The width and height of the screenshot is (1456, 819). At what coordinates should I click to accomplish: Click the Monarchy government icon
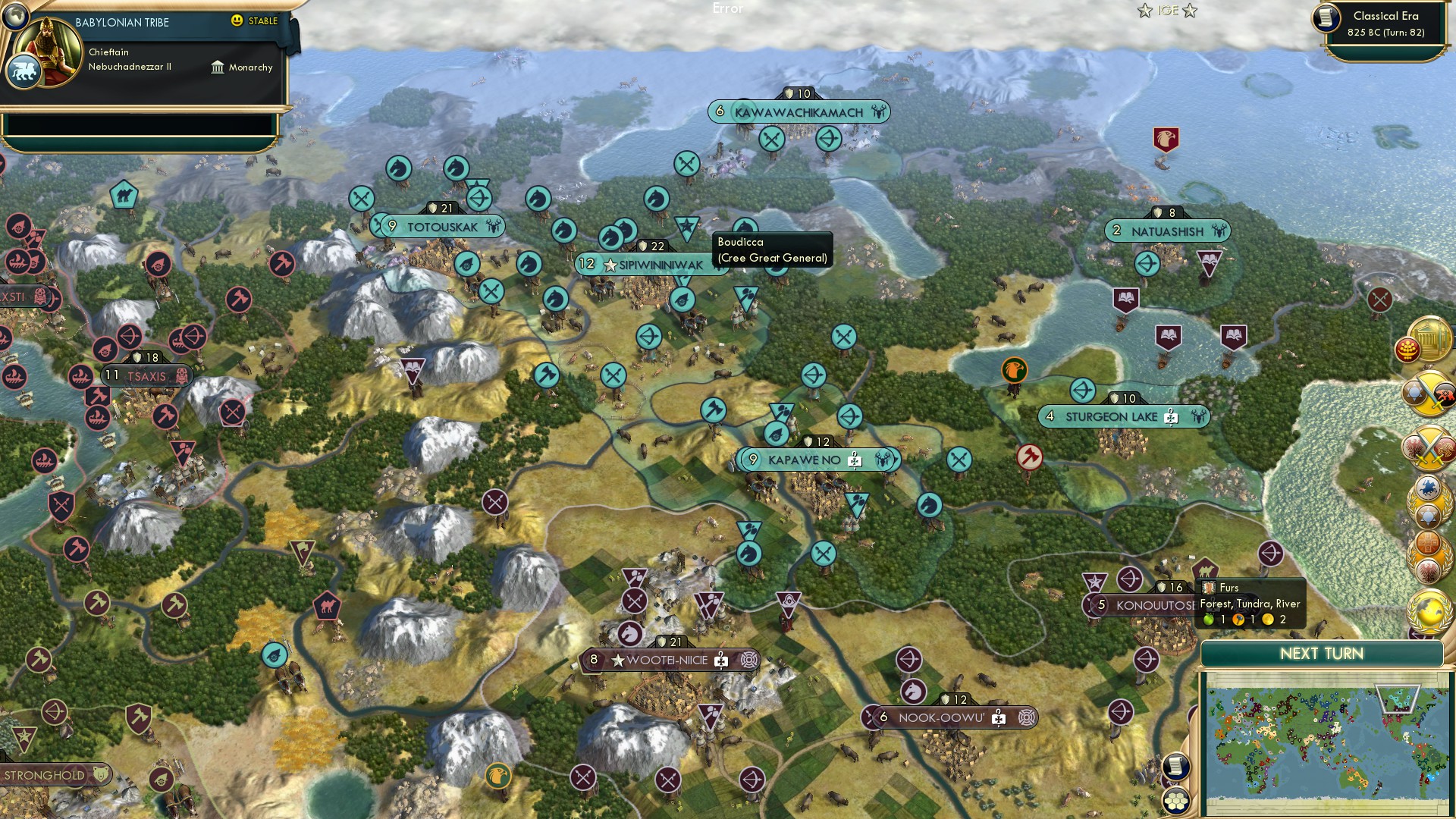(219, 67)
